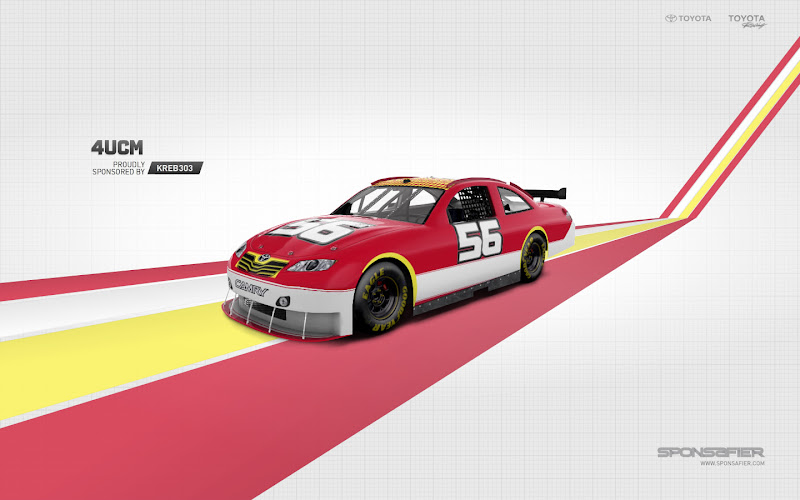Select the KREB303 sponsor tag

coord(175,168)
